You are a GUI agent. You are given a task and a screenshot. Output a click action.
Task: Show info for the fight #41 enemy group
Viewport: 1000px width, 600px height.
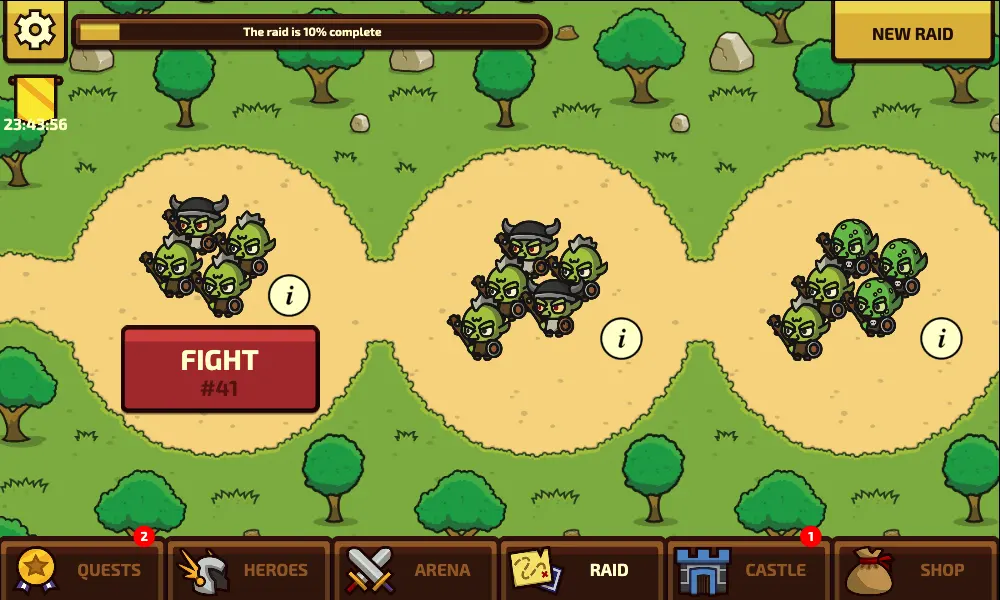[289, 295]
